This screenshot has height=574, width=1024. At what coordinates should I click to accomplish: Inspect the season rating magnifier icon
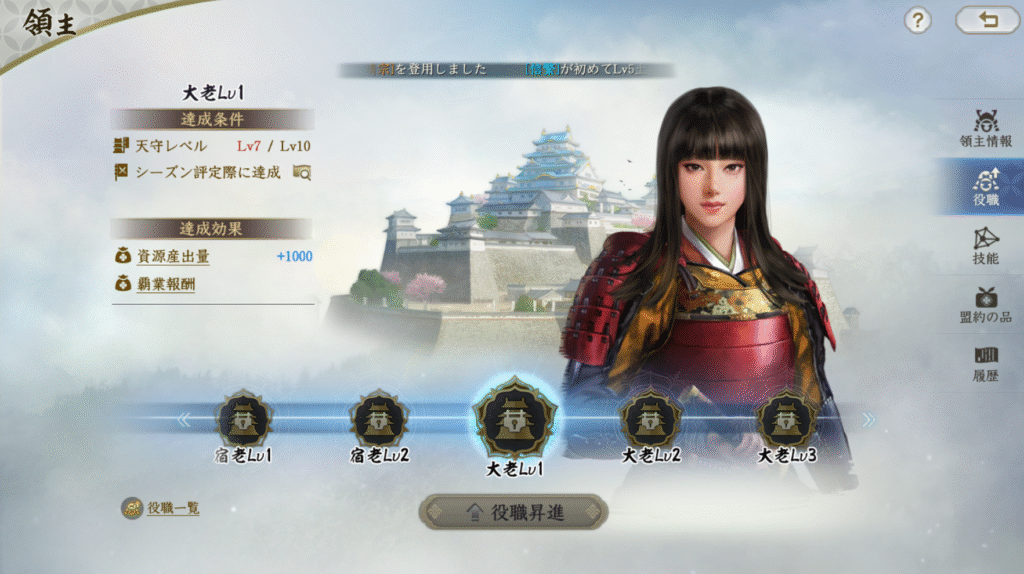coord(301,172)
